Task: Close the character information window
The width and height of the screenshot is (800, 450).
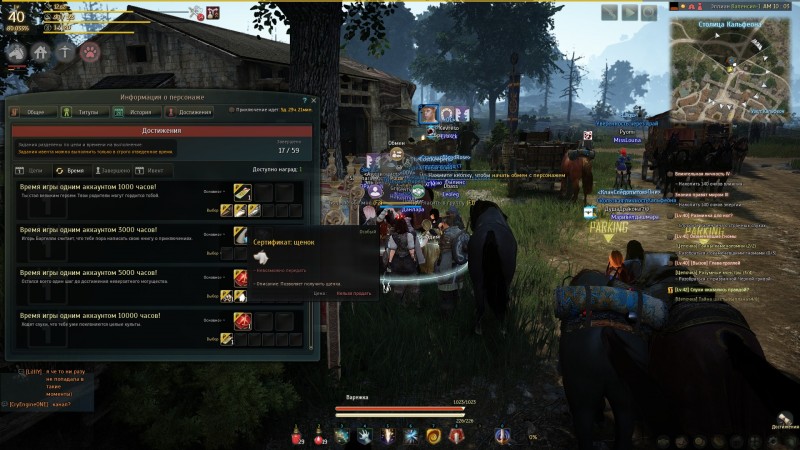Action: pos(313,99)
